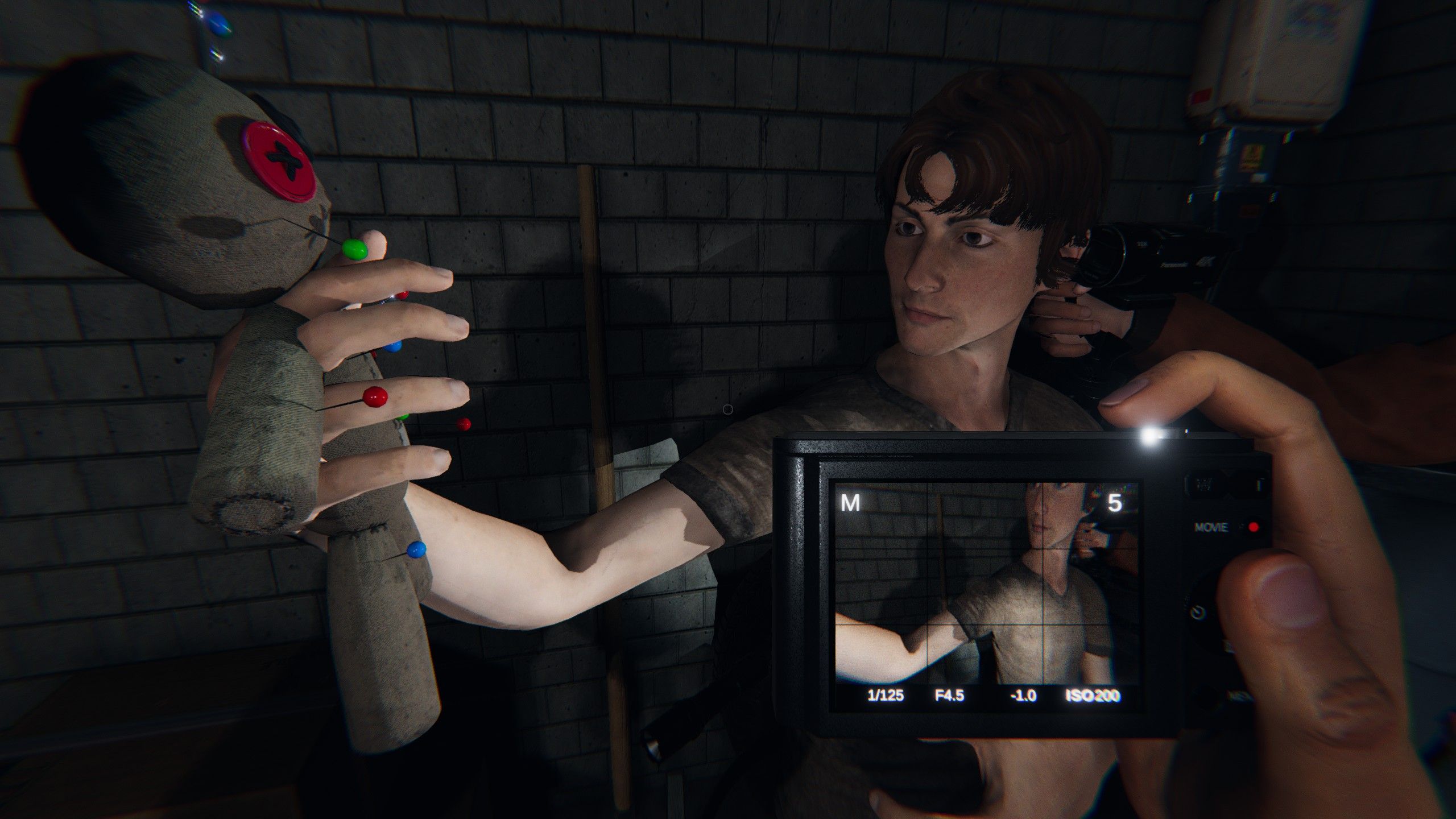Toggle movie recording mode
The width and height of the screenshot is (1456, 819).
click(x=1253, y=527)
